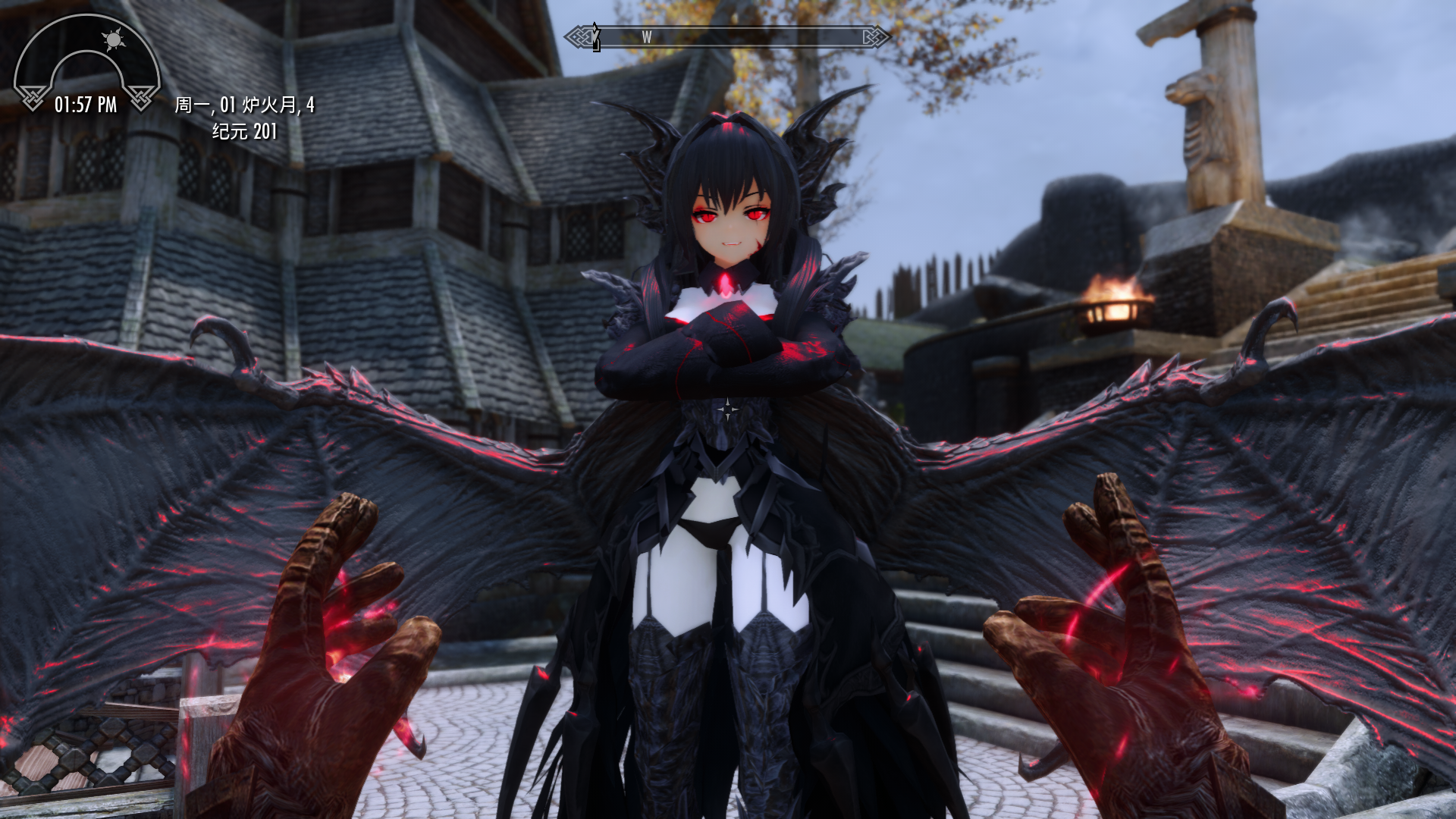Click the compass bar at top

[x=726, y=36]
